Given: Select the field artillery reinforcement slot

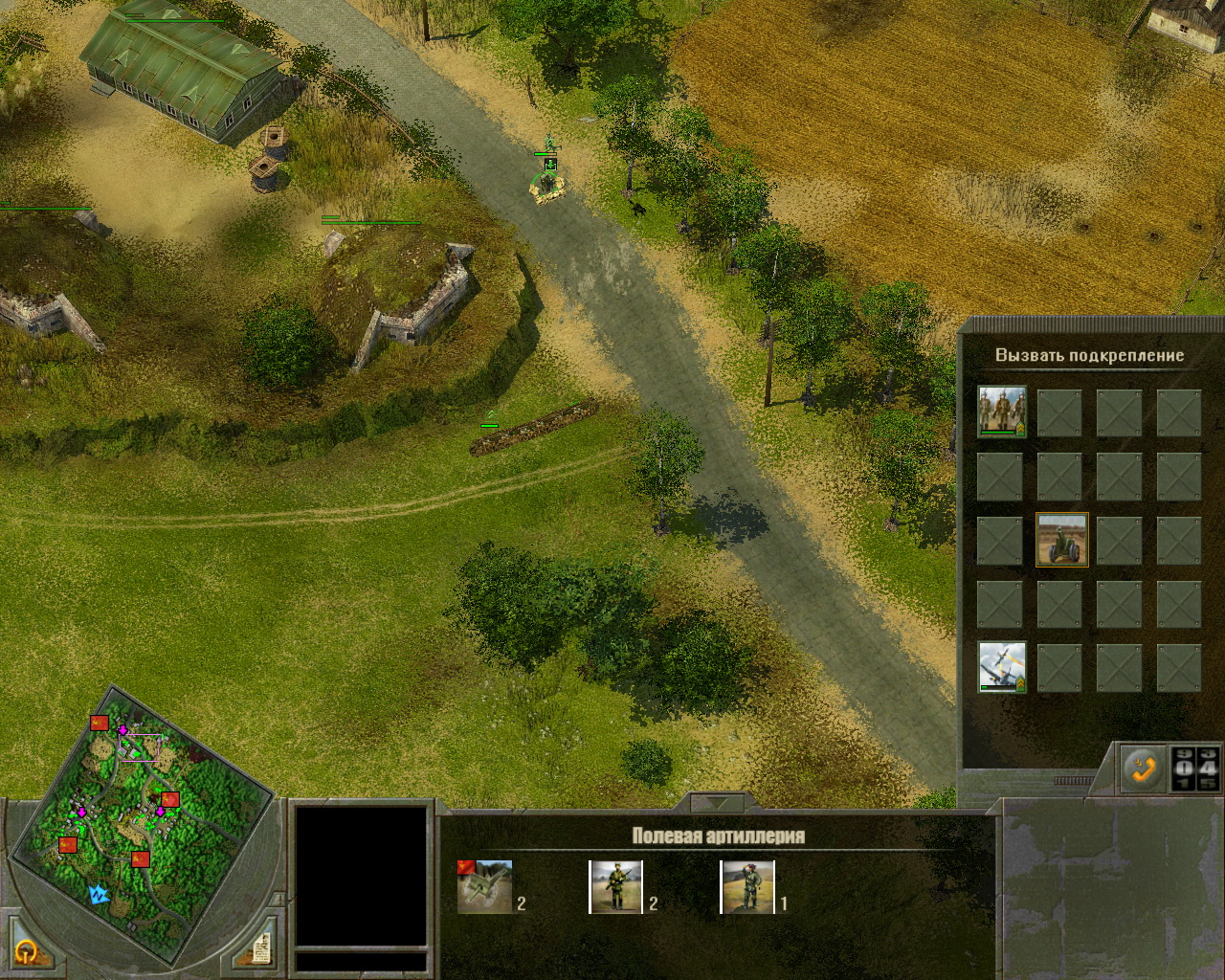Looking at the screenshot, I should [x=1061, y=540].
